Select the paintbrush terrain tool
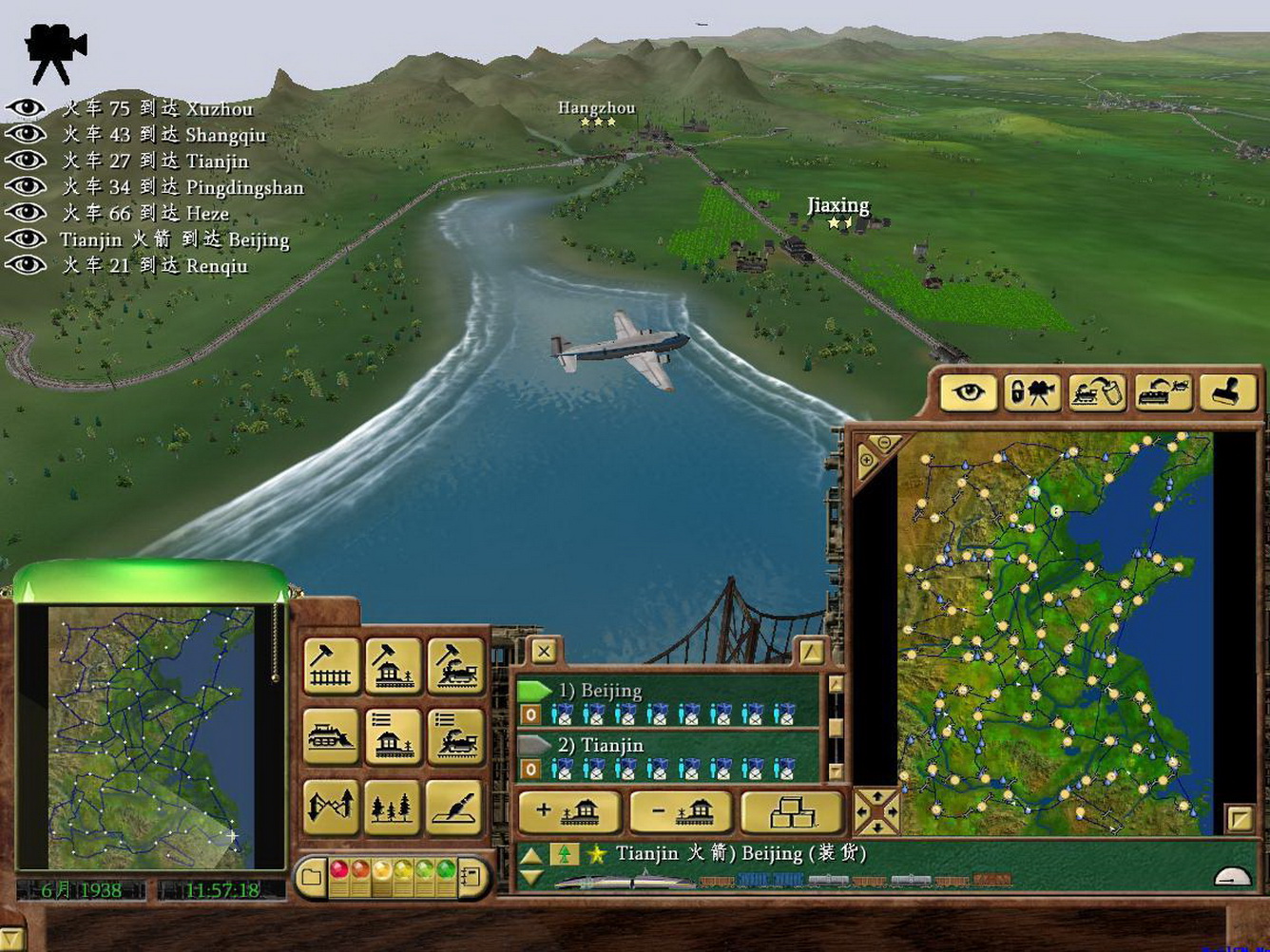This screenshot has height=952, width=1270. point(456,806)
